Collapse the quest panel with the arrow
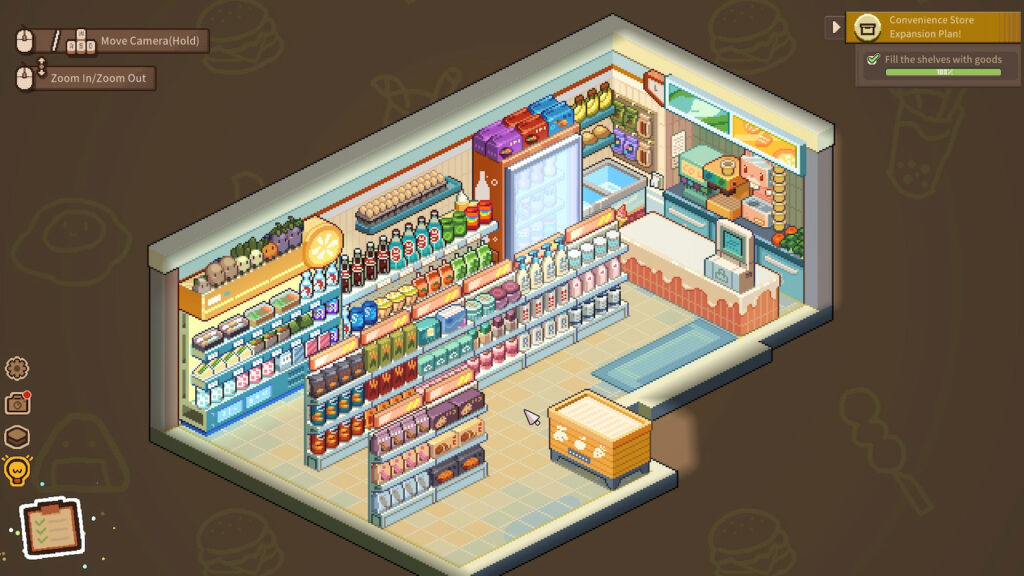 click(835, 27)
